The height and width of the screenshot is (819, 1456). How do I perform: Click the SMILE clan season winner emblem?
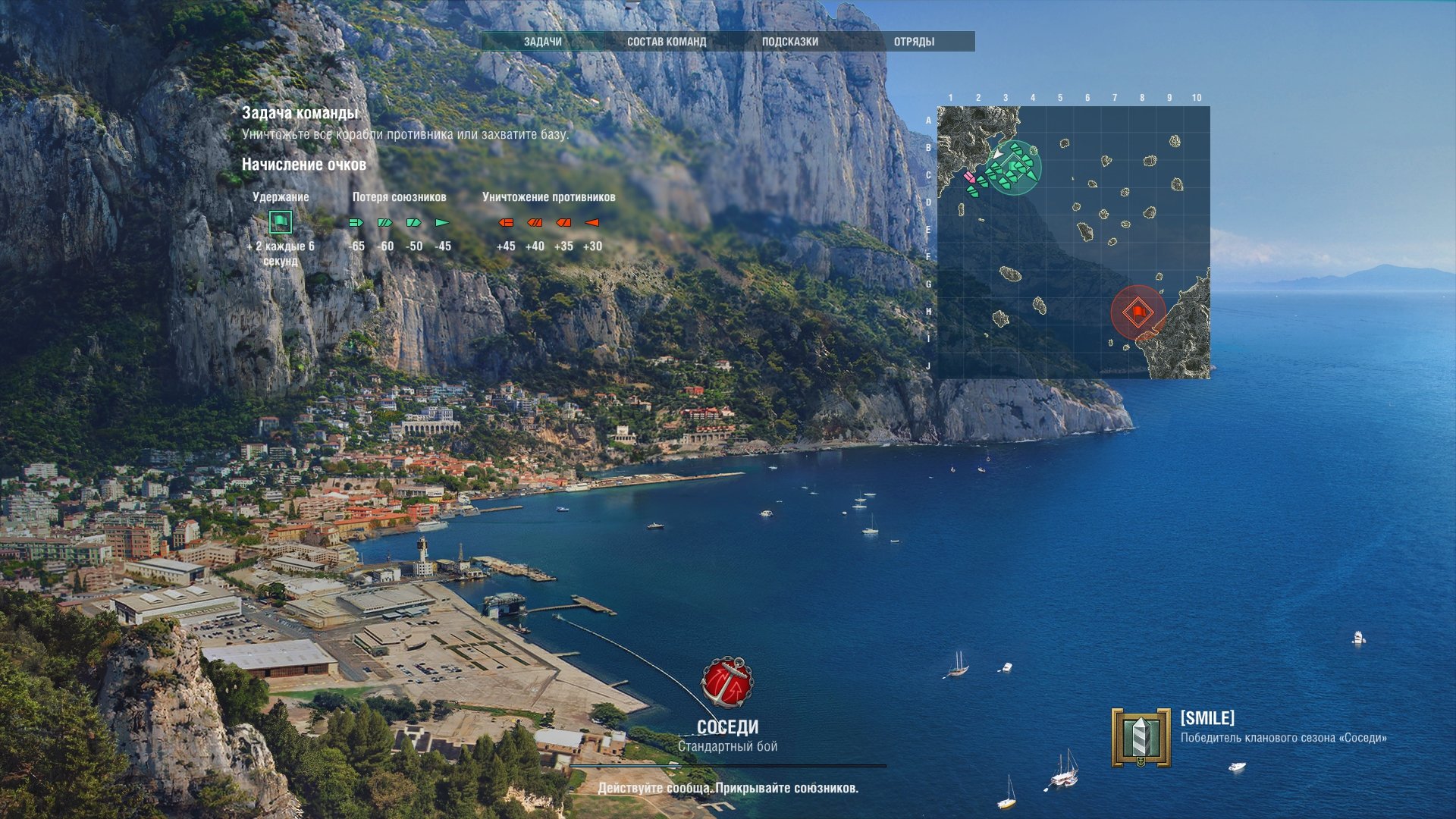click(1141, 737)
